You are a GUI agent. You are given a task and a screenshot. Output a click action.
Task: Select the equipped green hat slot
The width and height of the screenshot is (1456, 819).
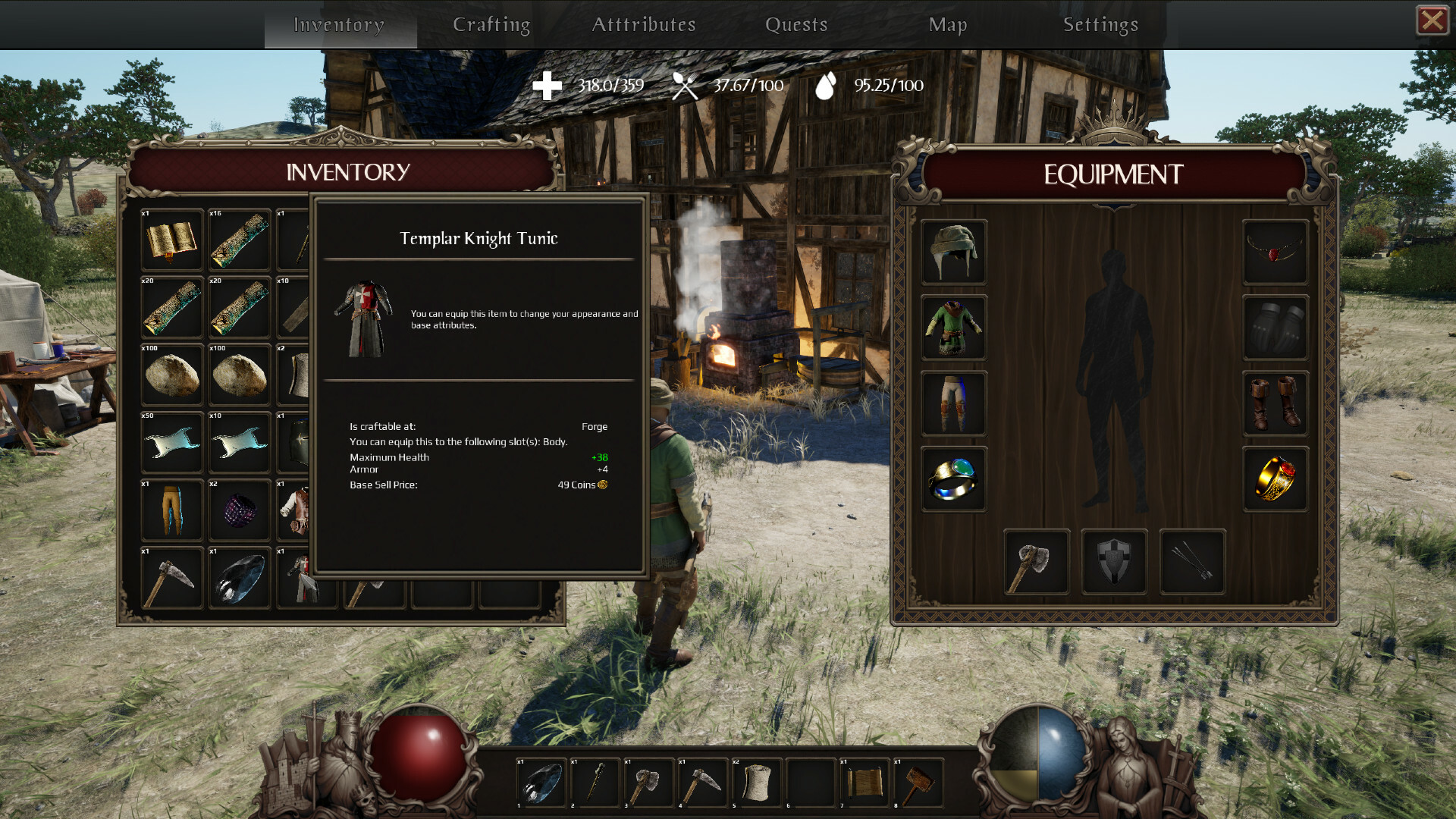(x=953, y=252)
